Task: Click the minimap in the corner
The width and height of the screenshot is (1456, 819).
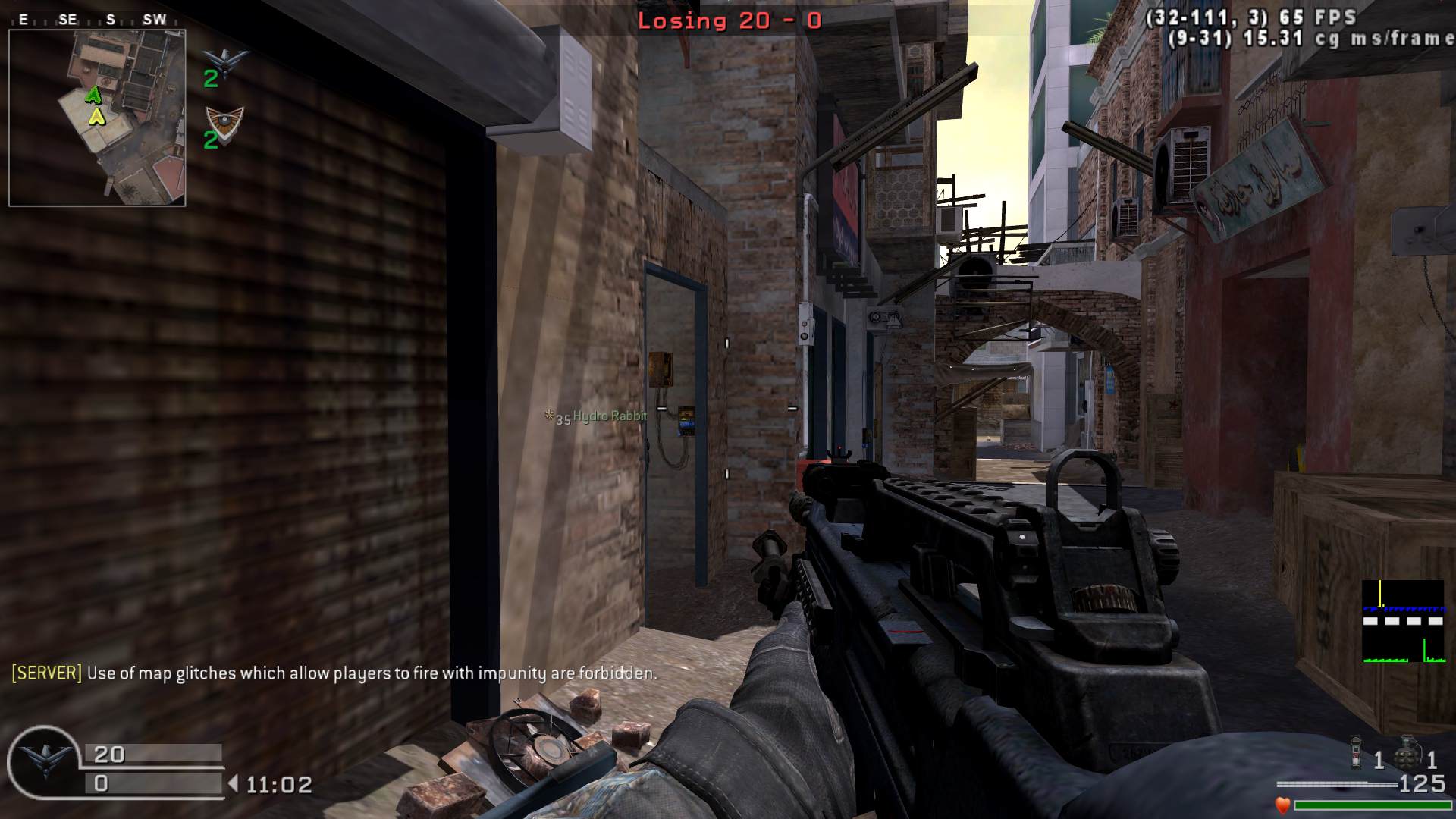Action: (97, 118)
